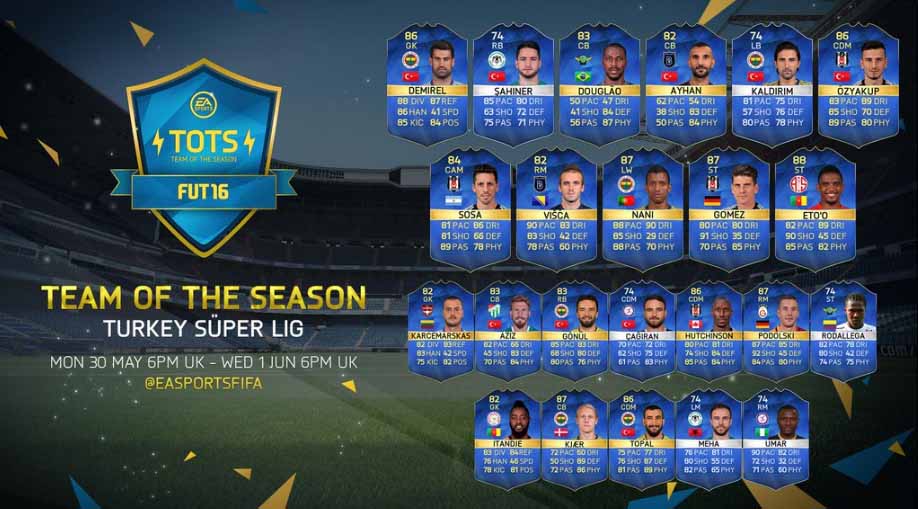Pick the Topal CDM card
Image resolution: width=918 pixels, height=509 pixels.
point(641,431)
